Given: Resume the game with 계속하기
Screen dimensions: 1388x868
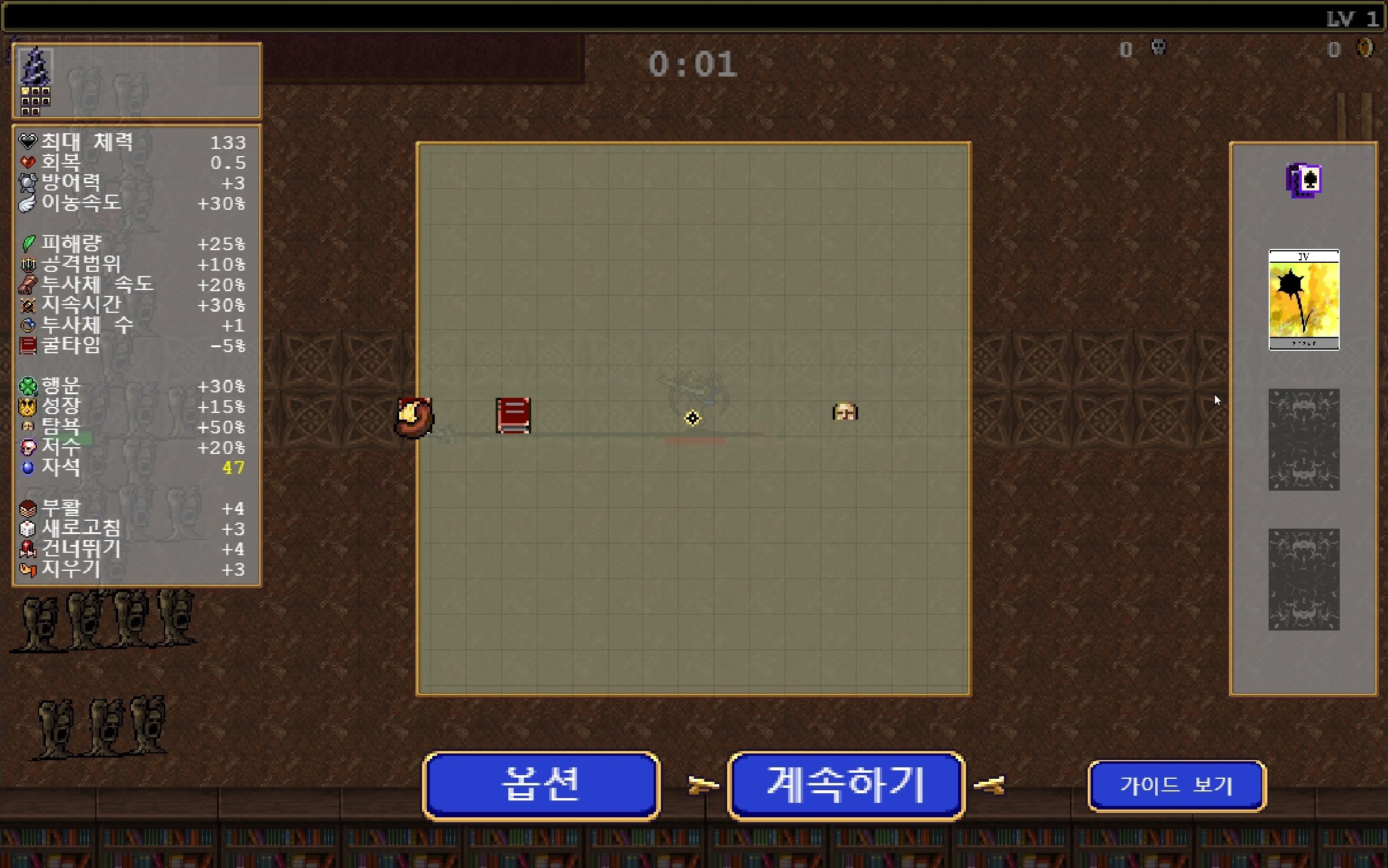Looking at the screenshot, I should click(845, 784).
